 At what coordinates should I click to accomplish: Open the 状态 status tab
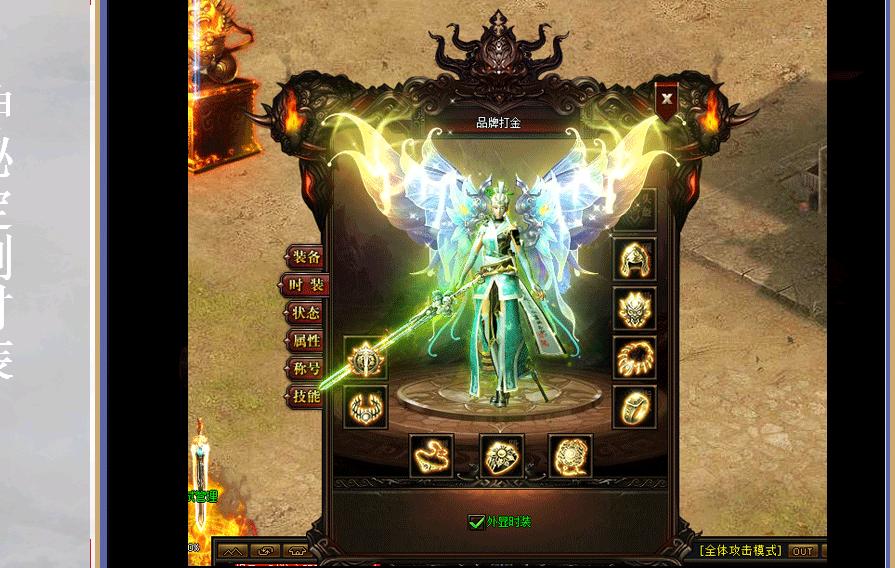305,313
